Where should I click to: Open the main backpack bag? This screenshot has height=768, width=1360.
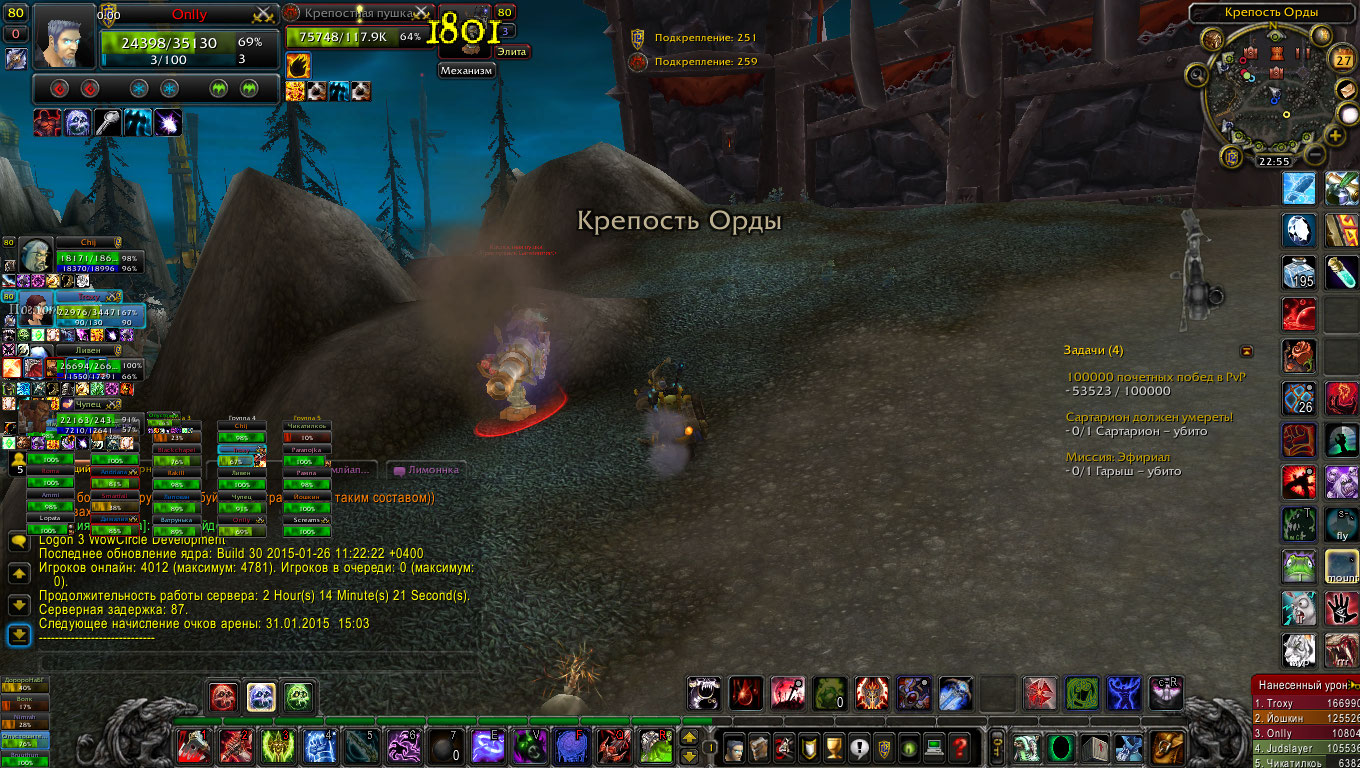(1167, 747)
